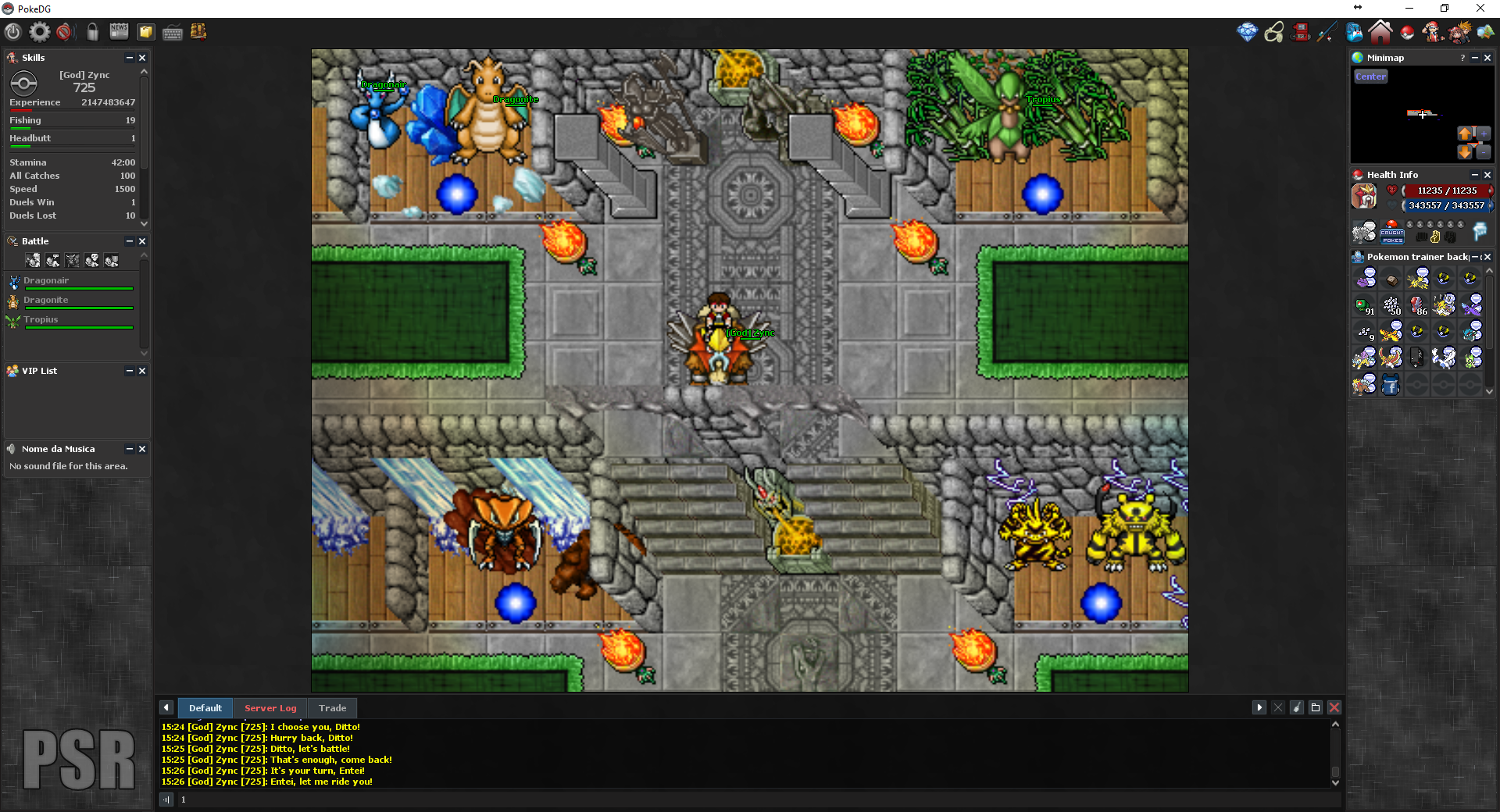Open the NEWS panel
Viewport: 1500px width, 812px height.
119,31
